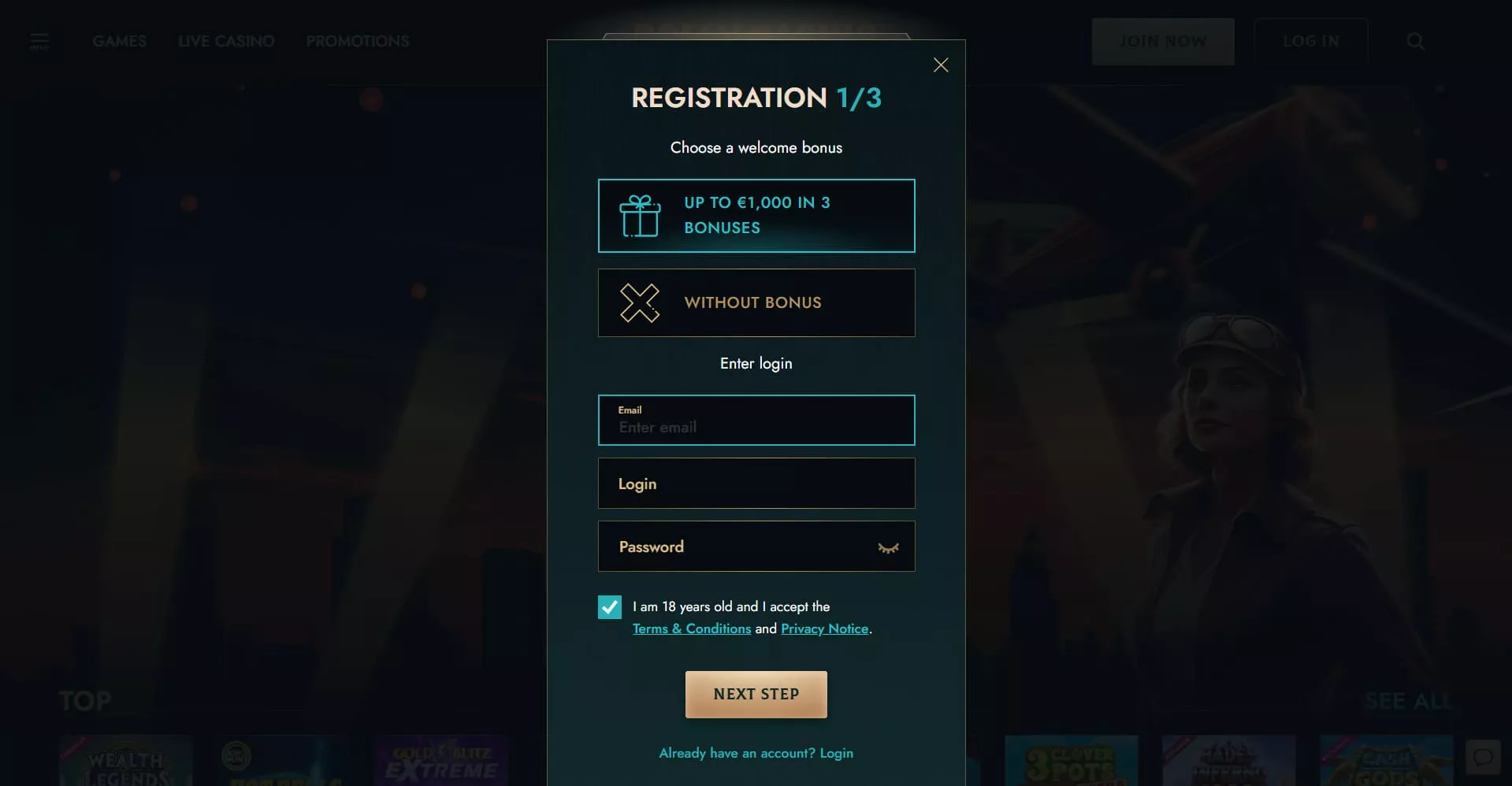Open the Privacy Notice link
The width and height of the screenshot is (1512, 786).
(x=824, y=628)
